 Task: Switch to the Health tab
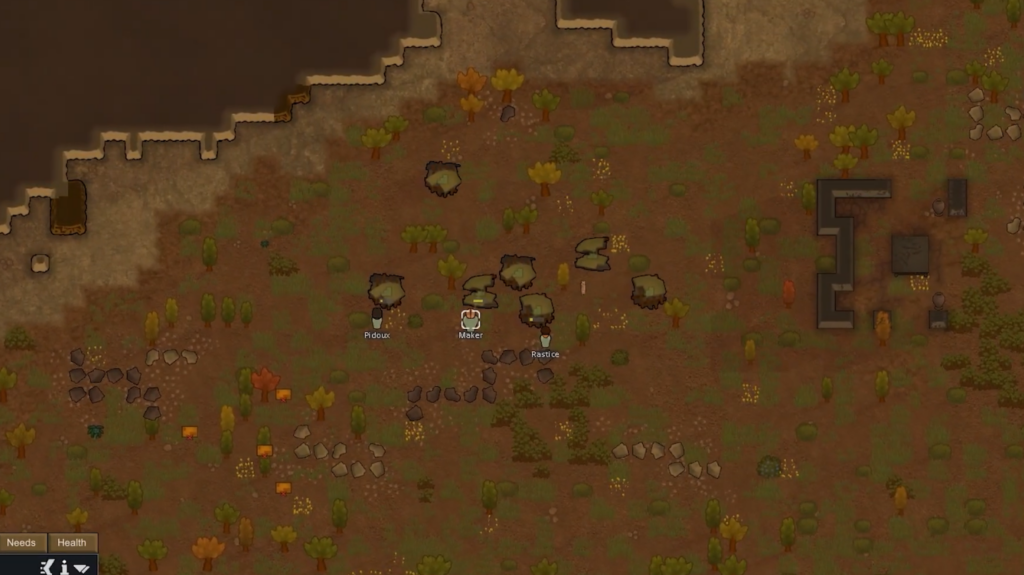pyautogui.click(x=72, y=543)
